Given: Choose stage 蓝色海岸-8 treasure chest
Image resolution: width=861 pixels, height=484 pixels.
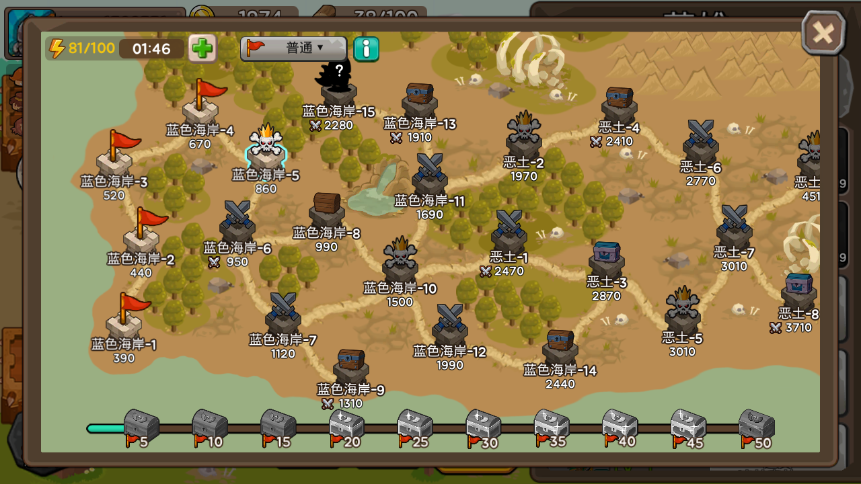Looking at the screenshot, I should coord(327,211).
